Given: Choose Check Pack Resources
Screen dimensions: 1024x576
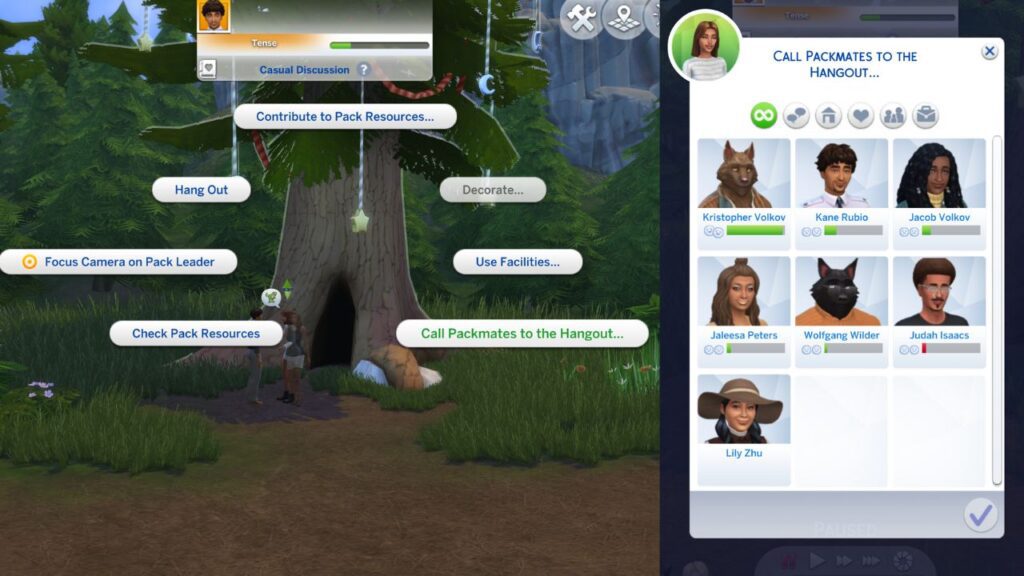Looking at the screenshot, I should (x=196, y=333).
